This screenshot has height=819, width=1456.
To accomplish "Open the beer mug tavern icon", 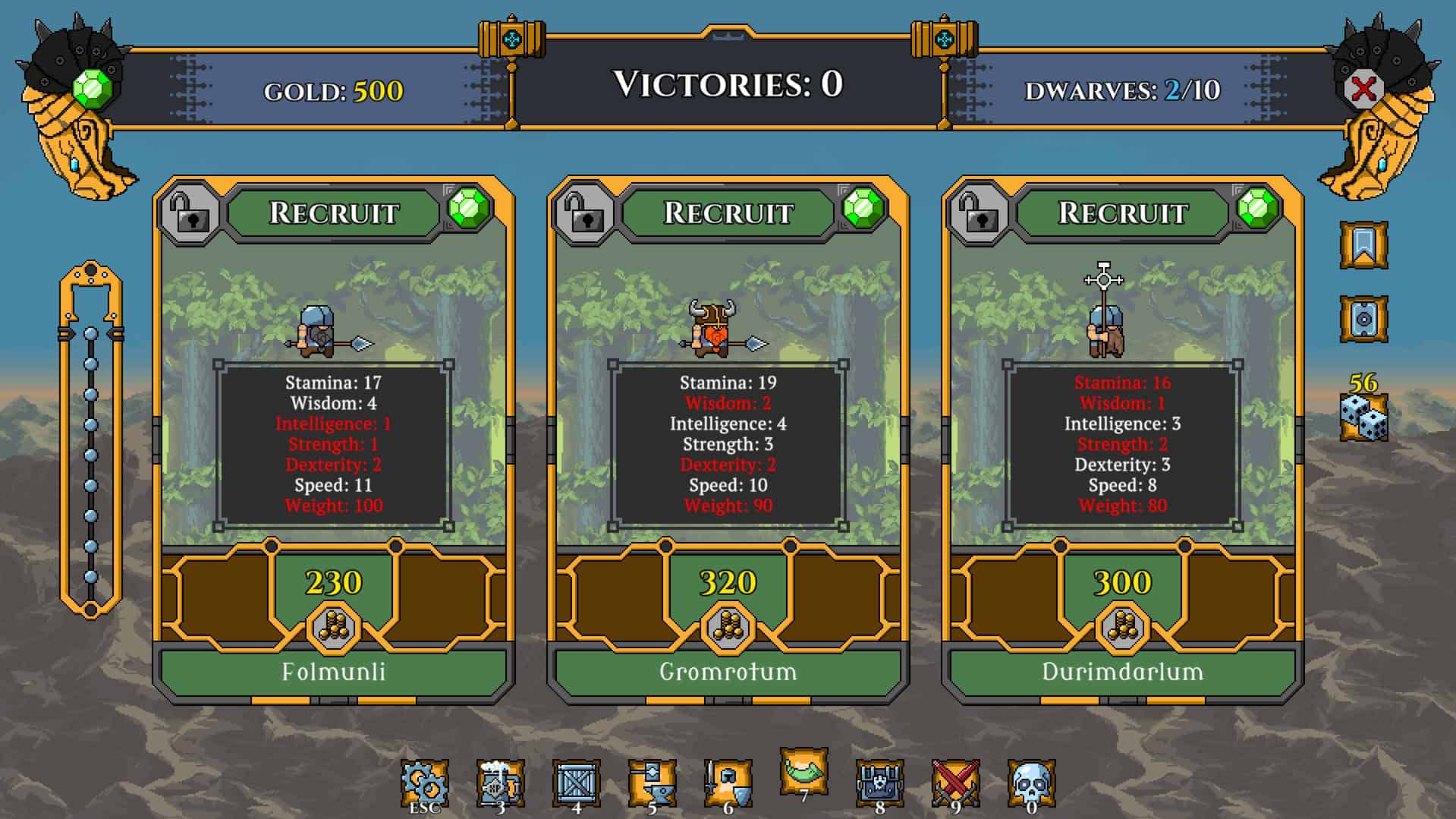I will point(500,783).
